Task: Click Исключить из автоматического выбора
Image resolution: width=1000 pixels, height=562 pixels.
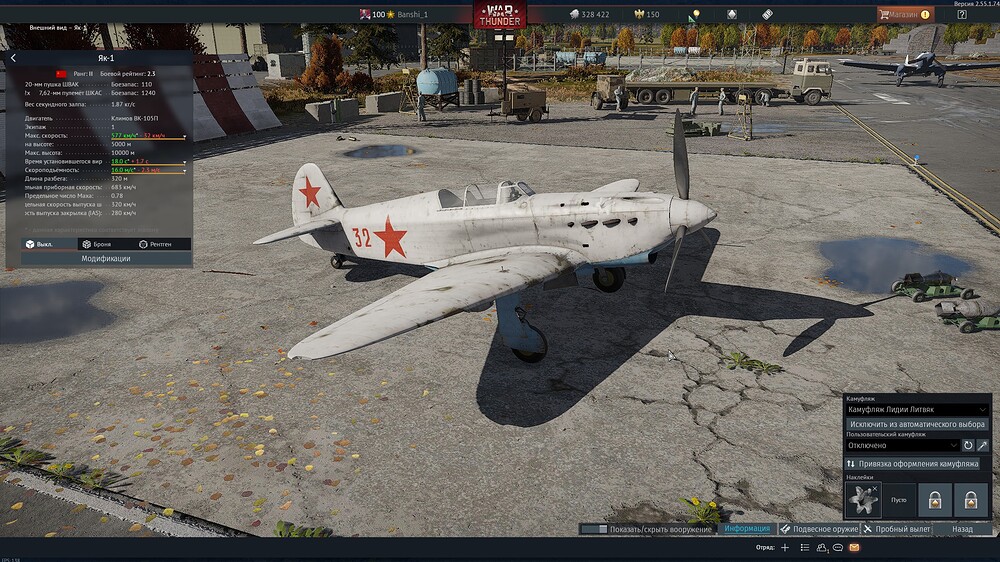Action: coord(917,424)
